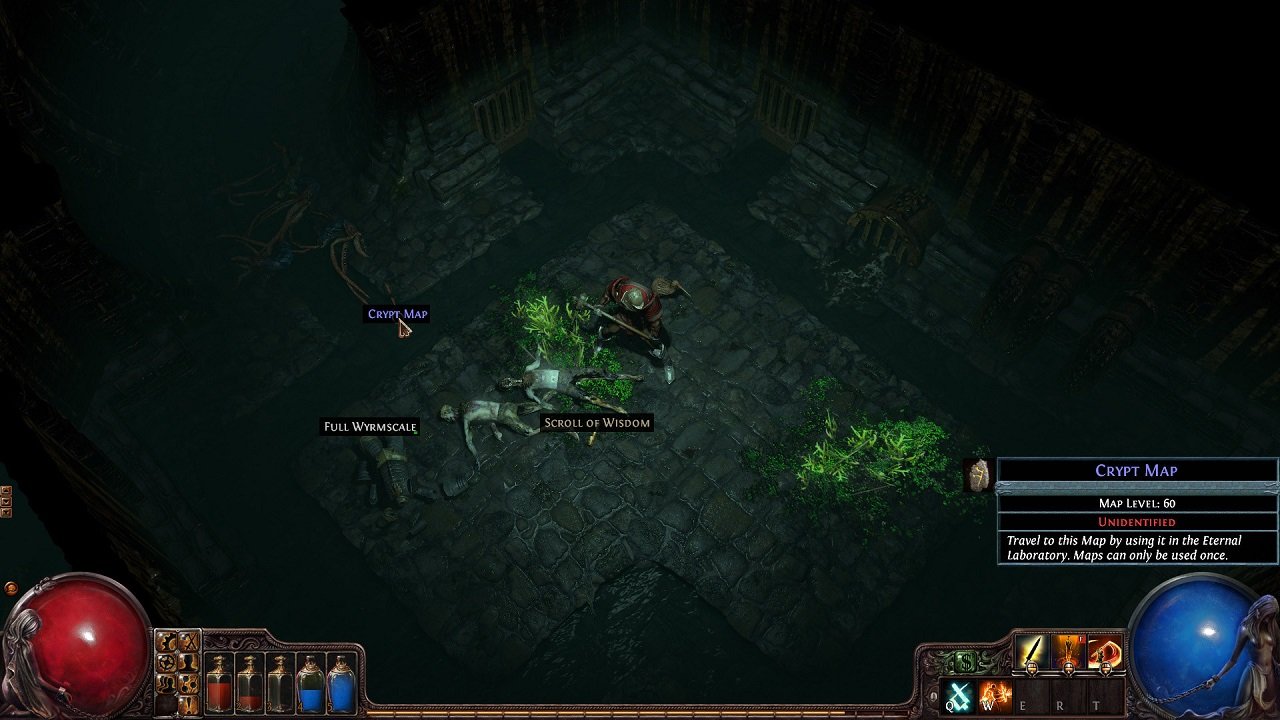Click the crossed-swords X icon in the menu cluster
Image resolution: width=1280 pixels, height=720 pixels.
click(x=189, y=641)
